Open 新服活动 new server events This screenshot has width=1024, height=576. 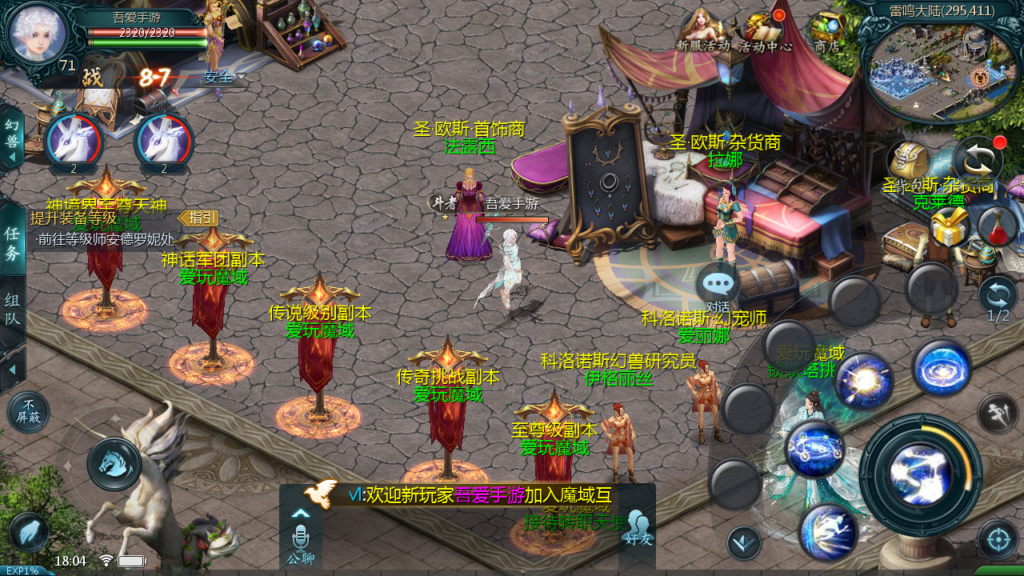click(x=702, y=29)
